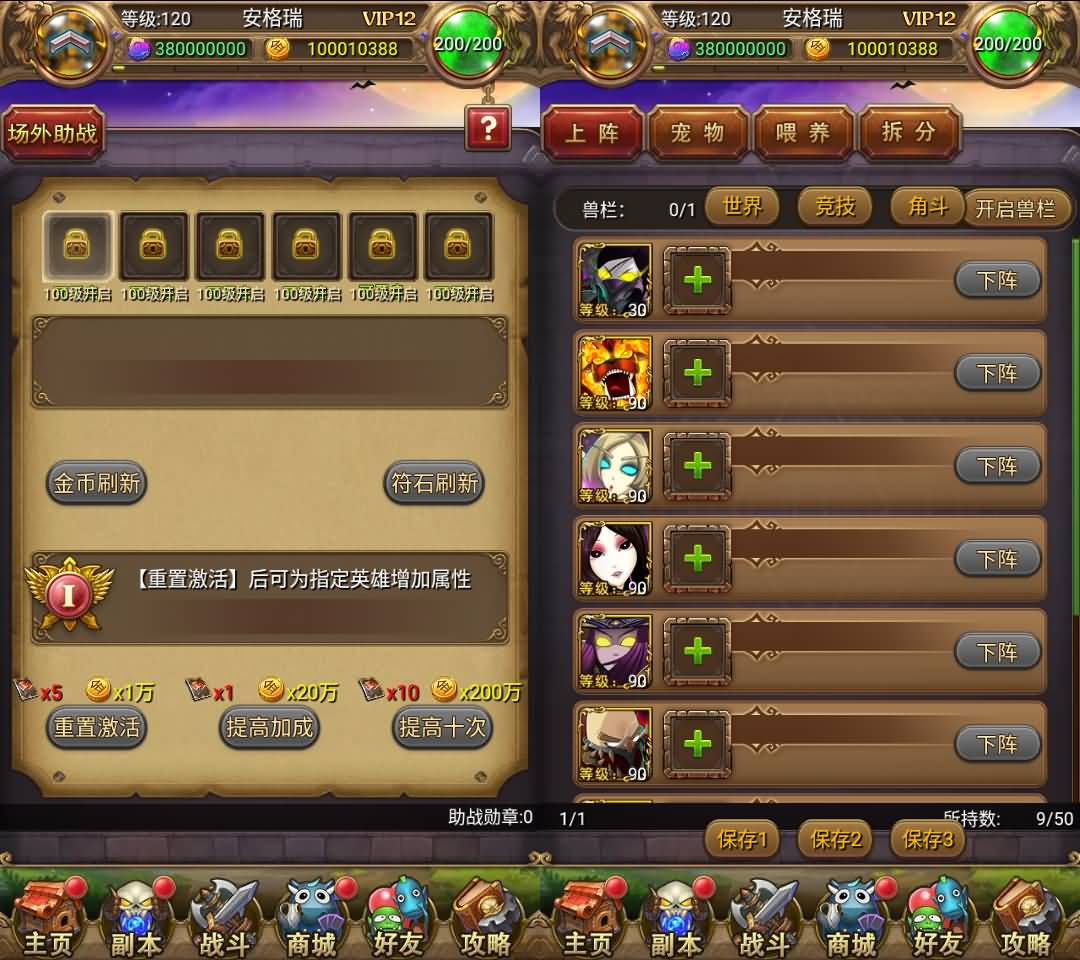The height and width of the screenshot is (960, 1080).
Task: Select the 世界 lineup filter
Action: [x=742, y=207]
